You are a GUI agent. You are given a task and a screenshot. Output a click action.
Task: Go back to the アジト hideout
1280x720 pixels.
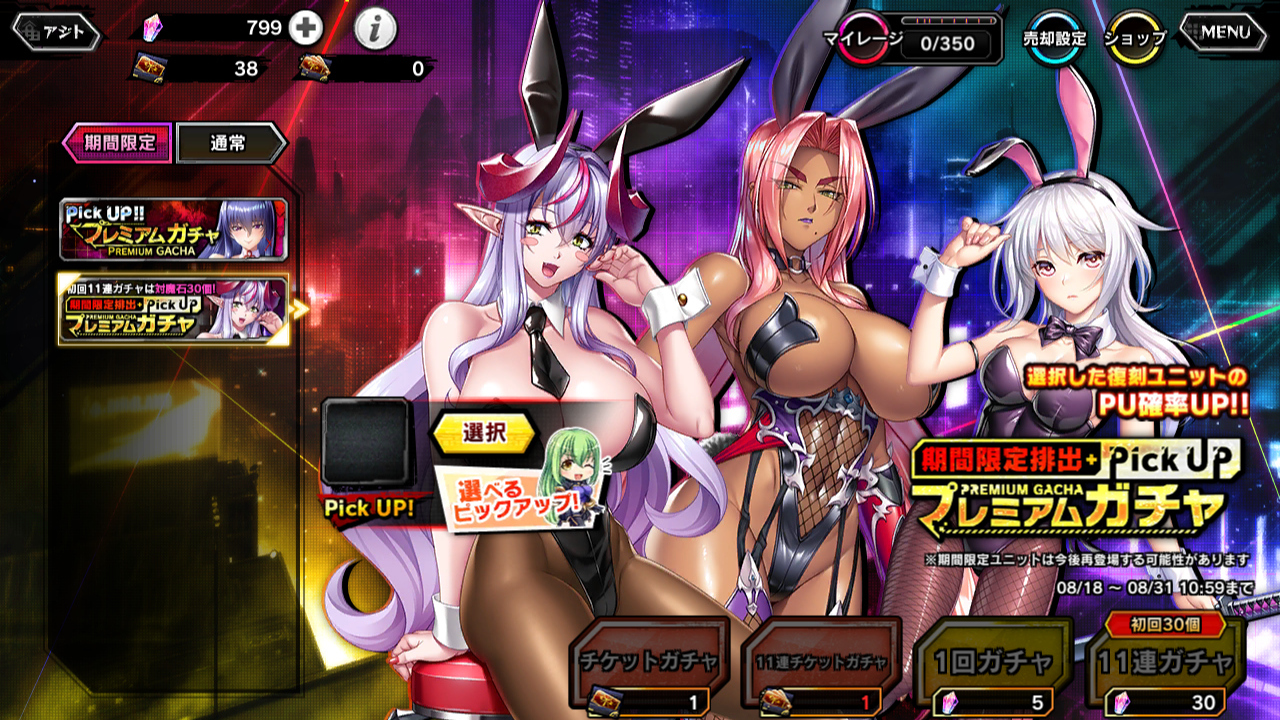pyautogui.click(x=56, y=32)
